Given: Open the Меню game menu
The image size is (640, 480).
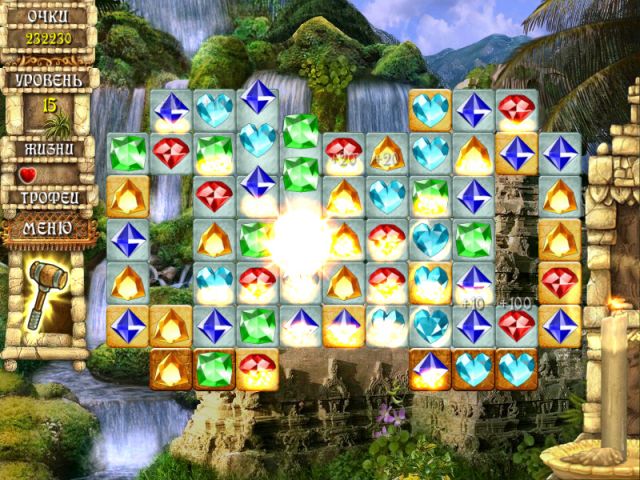Looking at the screenshot, I should [49, 229].
